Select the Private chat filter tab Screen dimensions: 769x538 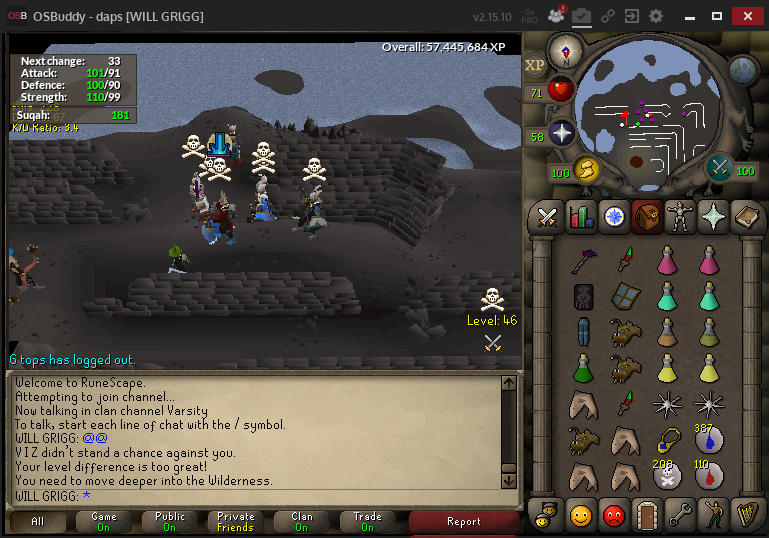(x=235, y=521)
